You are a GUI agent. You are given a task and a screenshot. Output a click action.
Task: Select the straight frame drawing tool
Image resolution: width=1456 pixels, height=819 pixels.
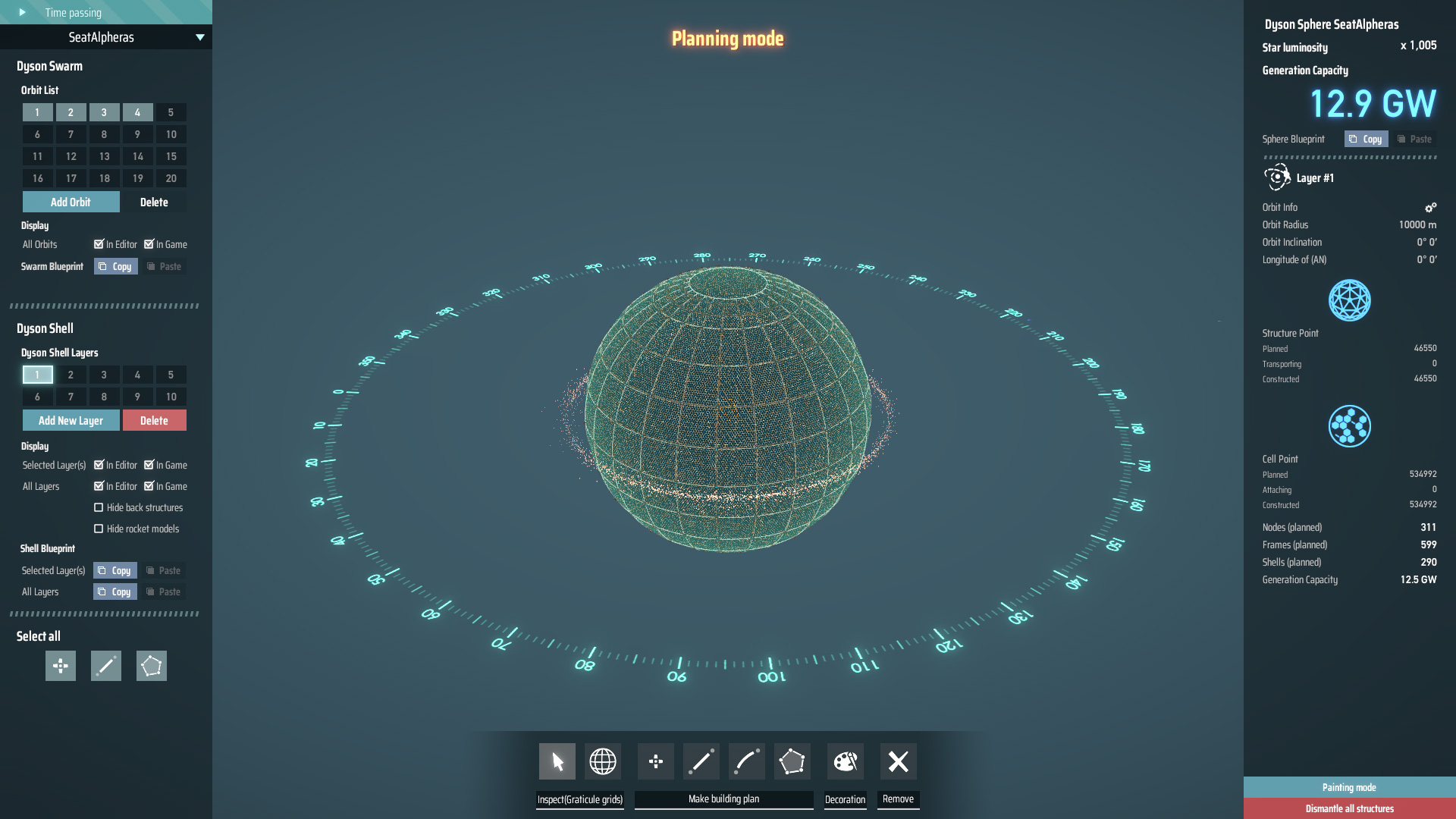[x=701, y=761]
